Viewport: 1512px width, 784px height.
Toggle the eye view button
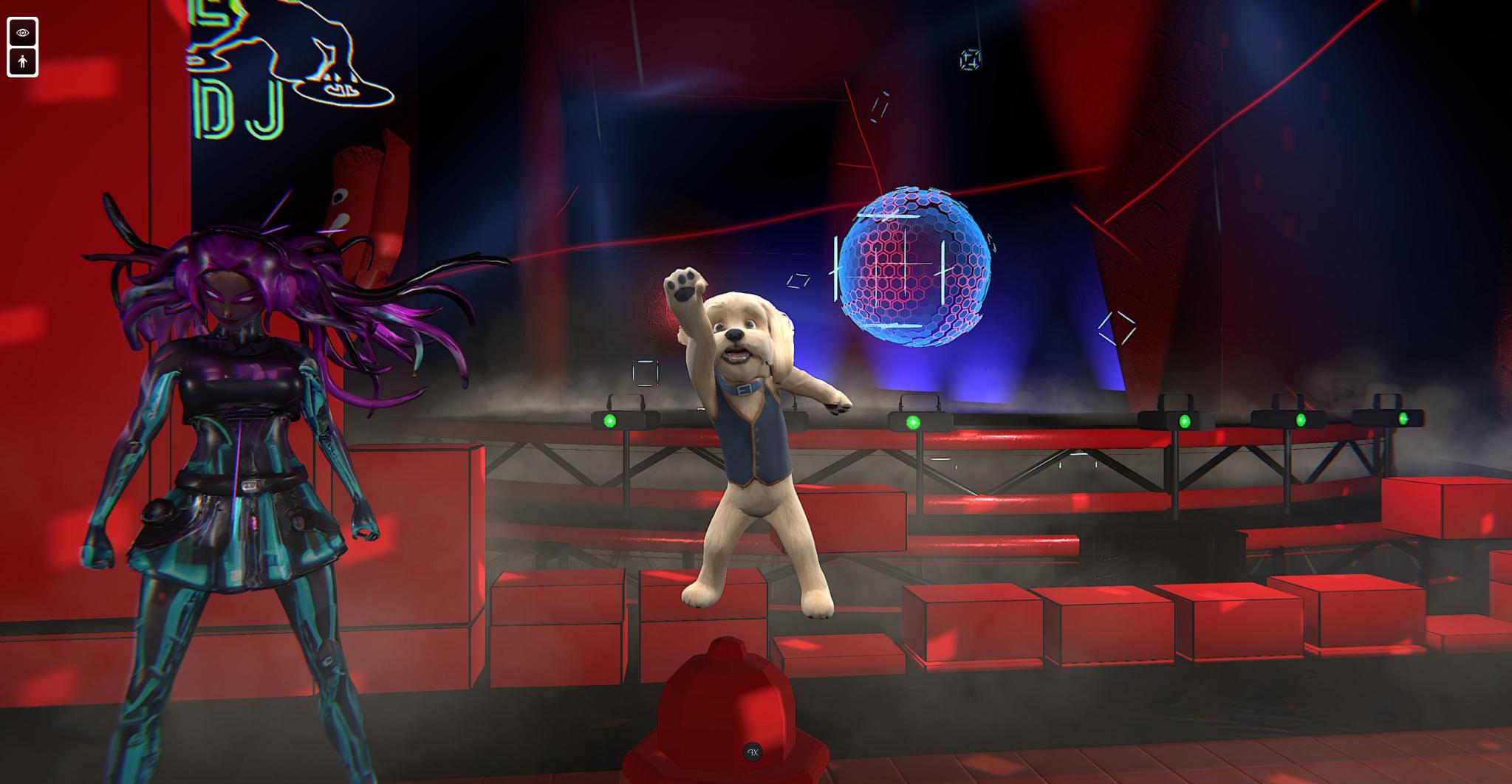[x=22, y=32]
